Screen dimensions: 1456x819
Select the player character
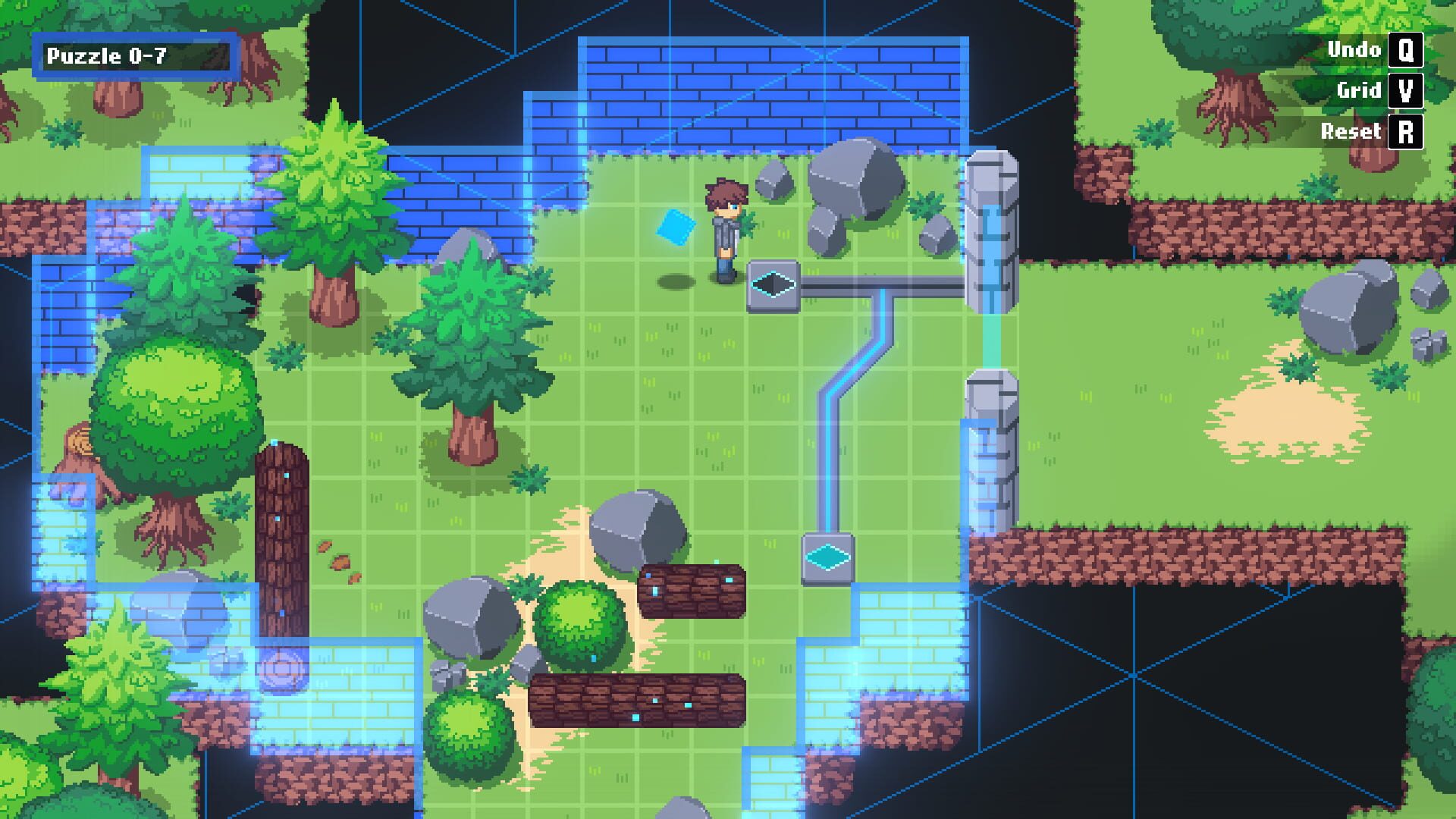point(723,227)
